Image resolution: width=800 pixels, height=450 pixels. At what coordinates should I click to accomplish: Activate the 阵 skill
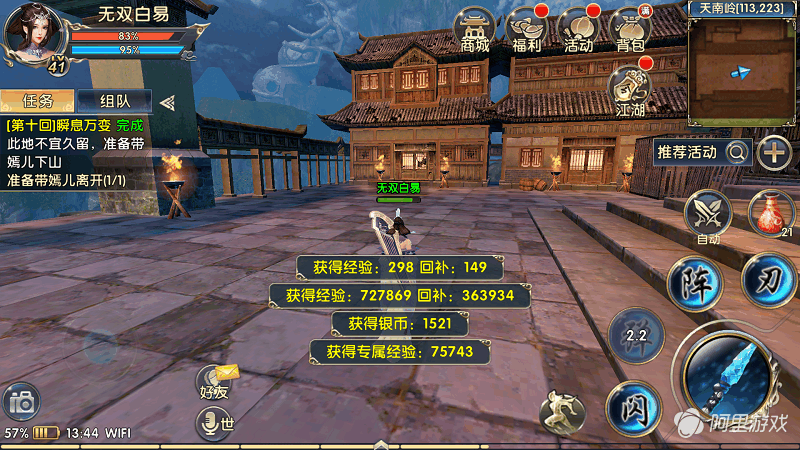point(695,283)
